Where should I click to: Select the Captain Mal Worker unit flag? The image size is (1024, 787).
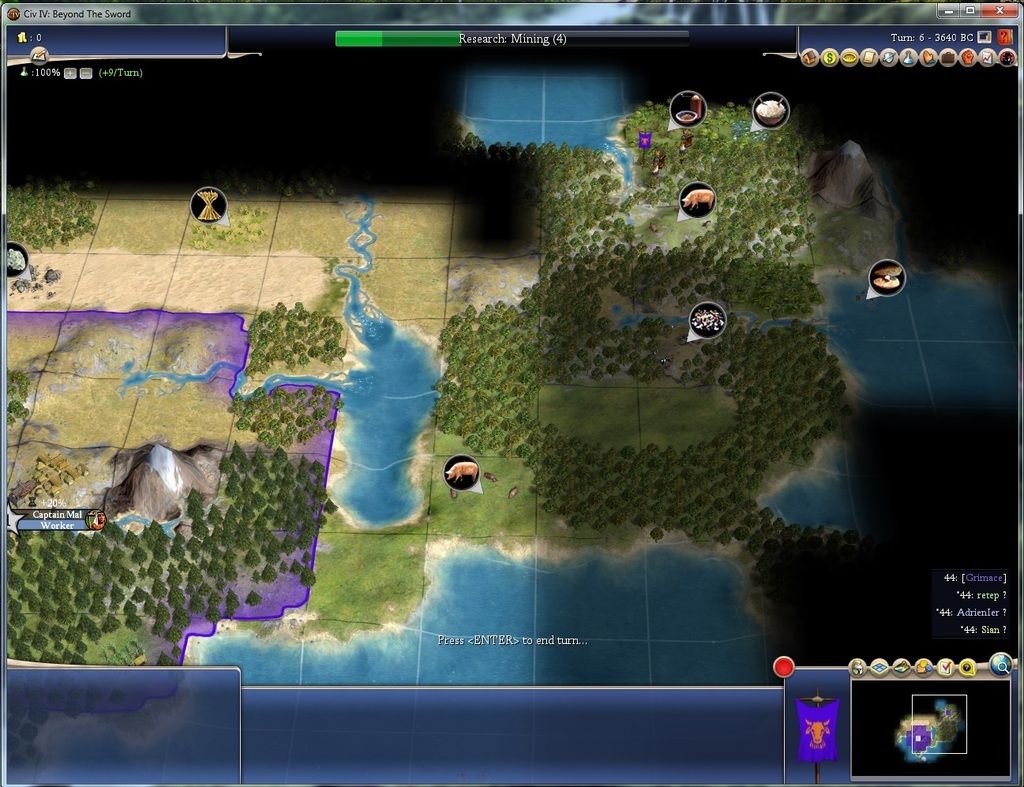(x=56, y=520)
